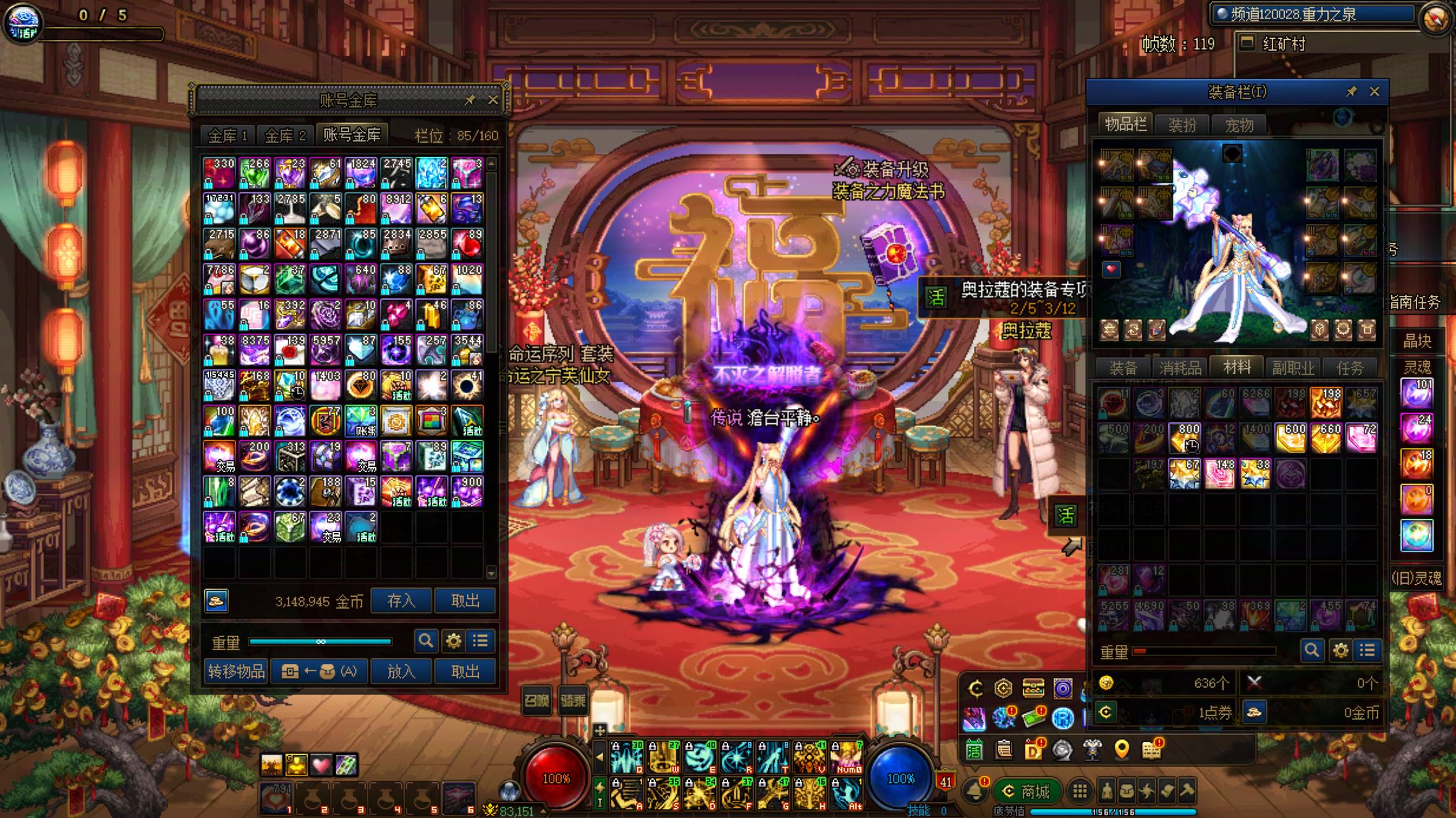Select the vault item stack numbered 10231
Viewport: 1456px width, 818px height.
click(219, 208)
